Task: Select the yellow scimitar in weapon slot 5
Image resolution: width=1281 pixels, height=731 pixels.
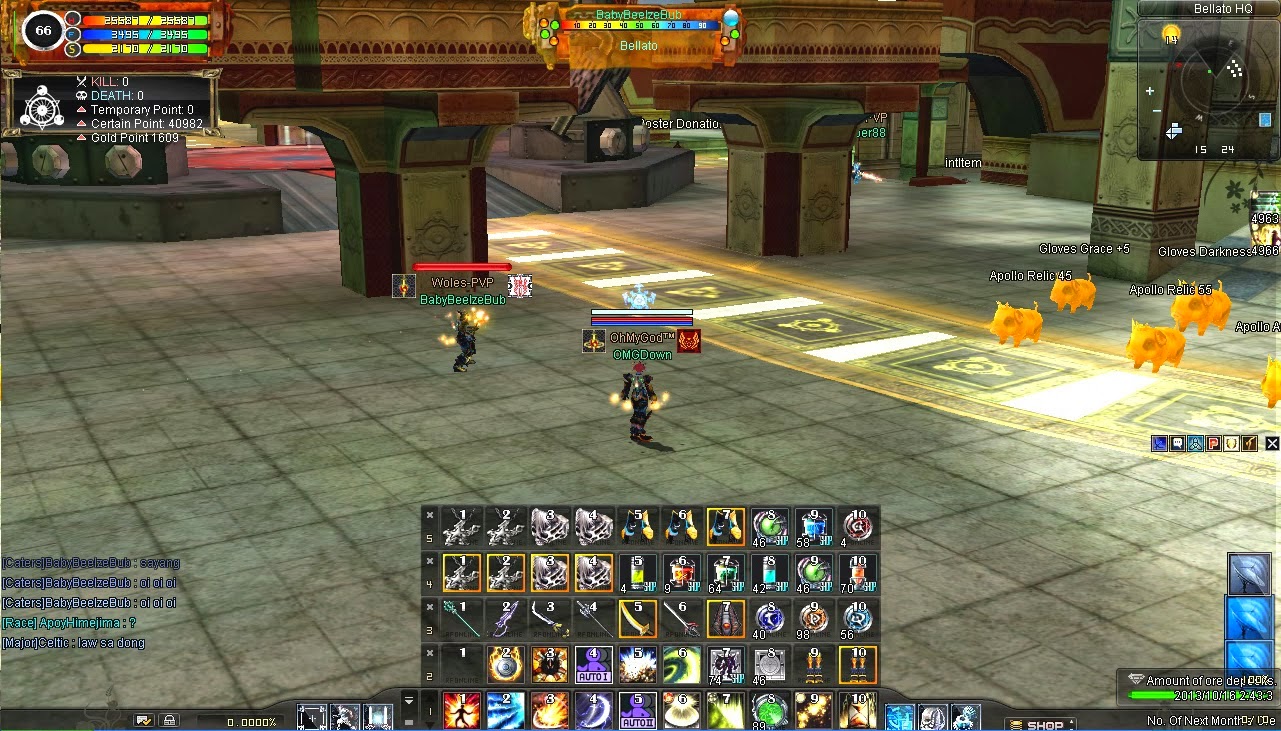Action: coord(639,618)
